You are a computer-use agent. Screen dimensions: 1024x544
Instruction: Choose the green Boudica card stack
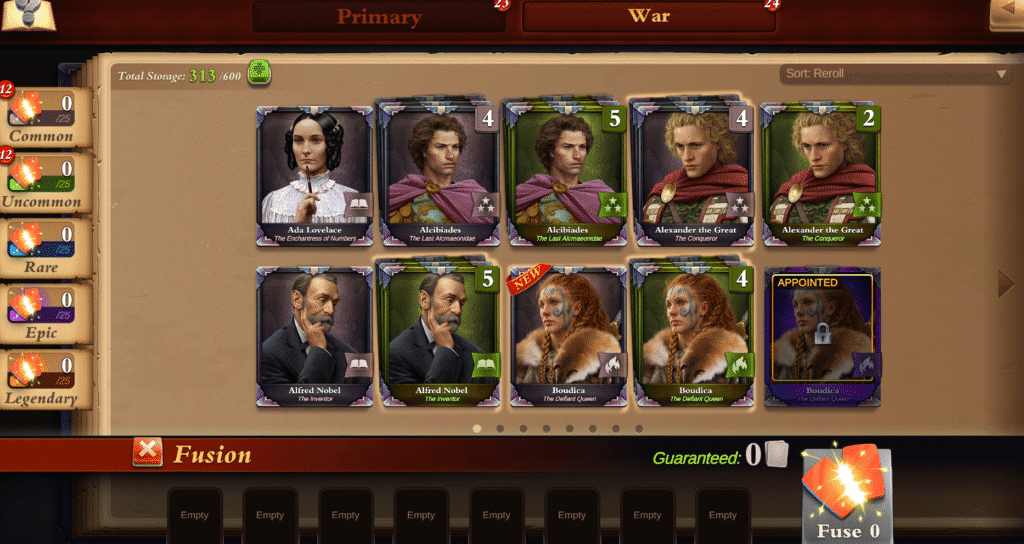click(693, 336)
